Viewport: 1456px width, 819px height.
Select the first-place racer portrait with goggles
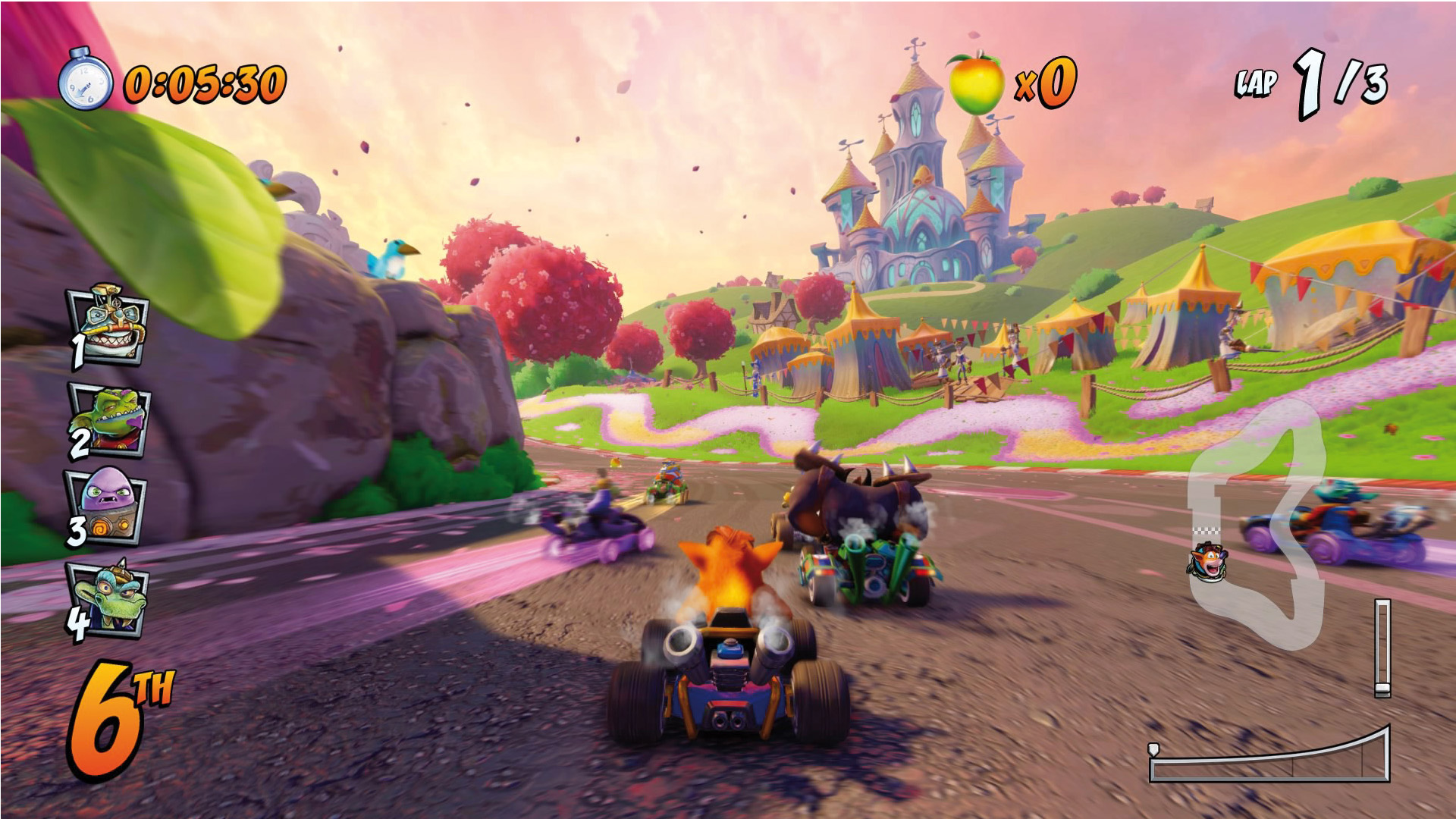click(x=108, y=326)
